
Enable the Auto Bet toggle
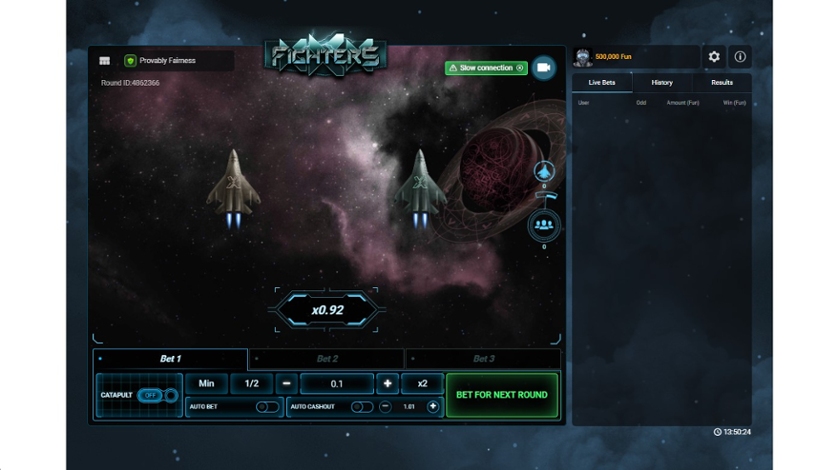click(267, 407)
